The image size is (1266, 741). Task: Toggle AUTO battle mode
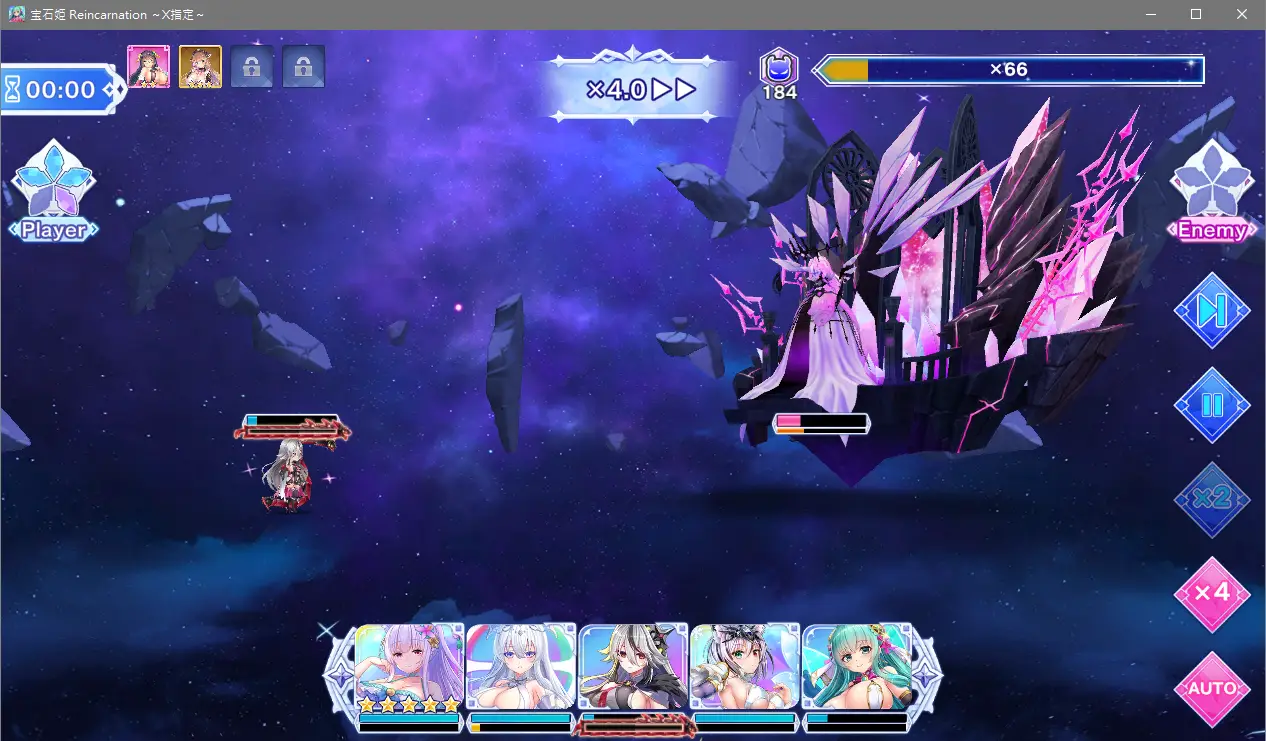tap(1212, 688)
